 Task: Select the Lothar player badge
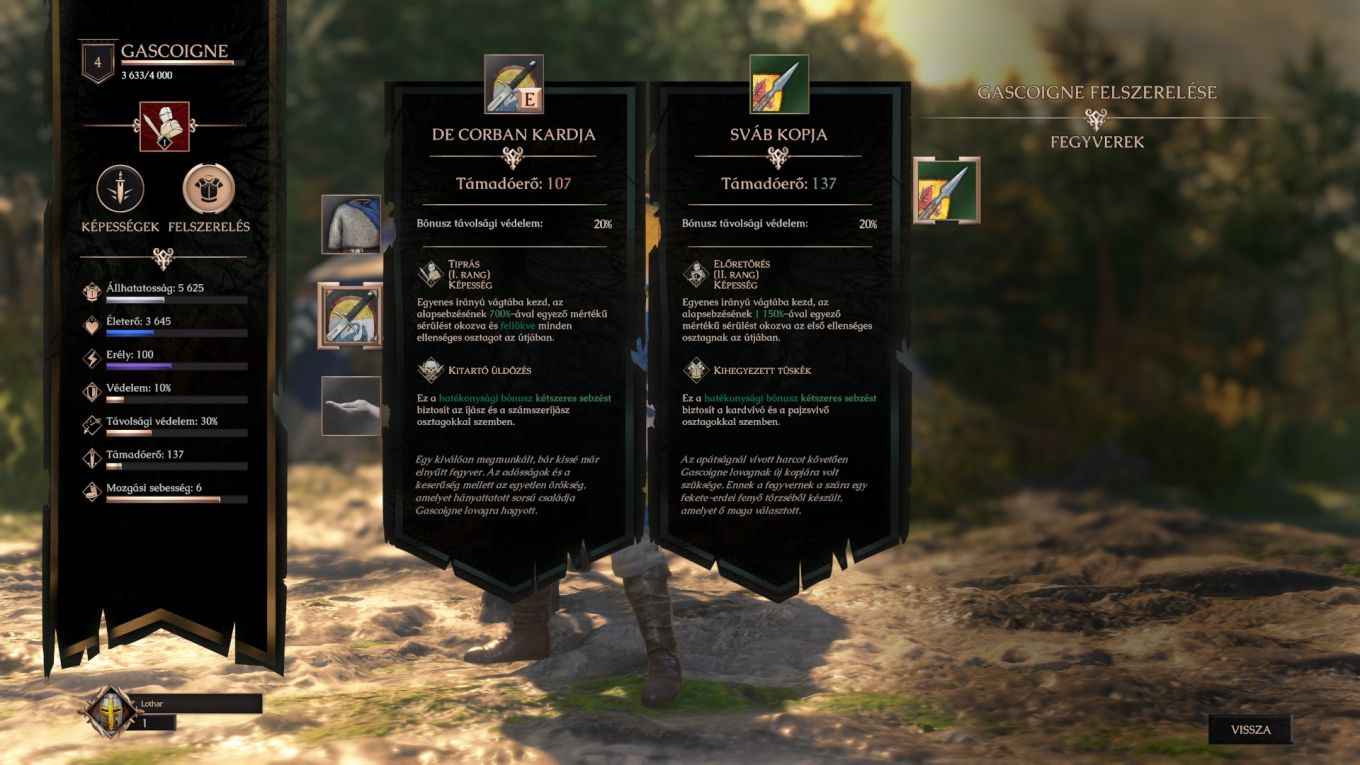click(108, 712)
